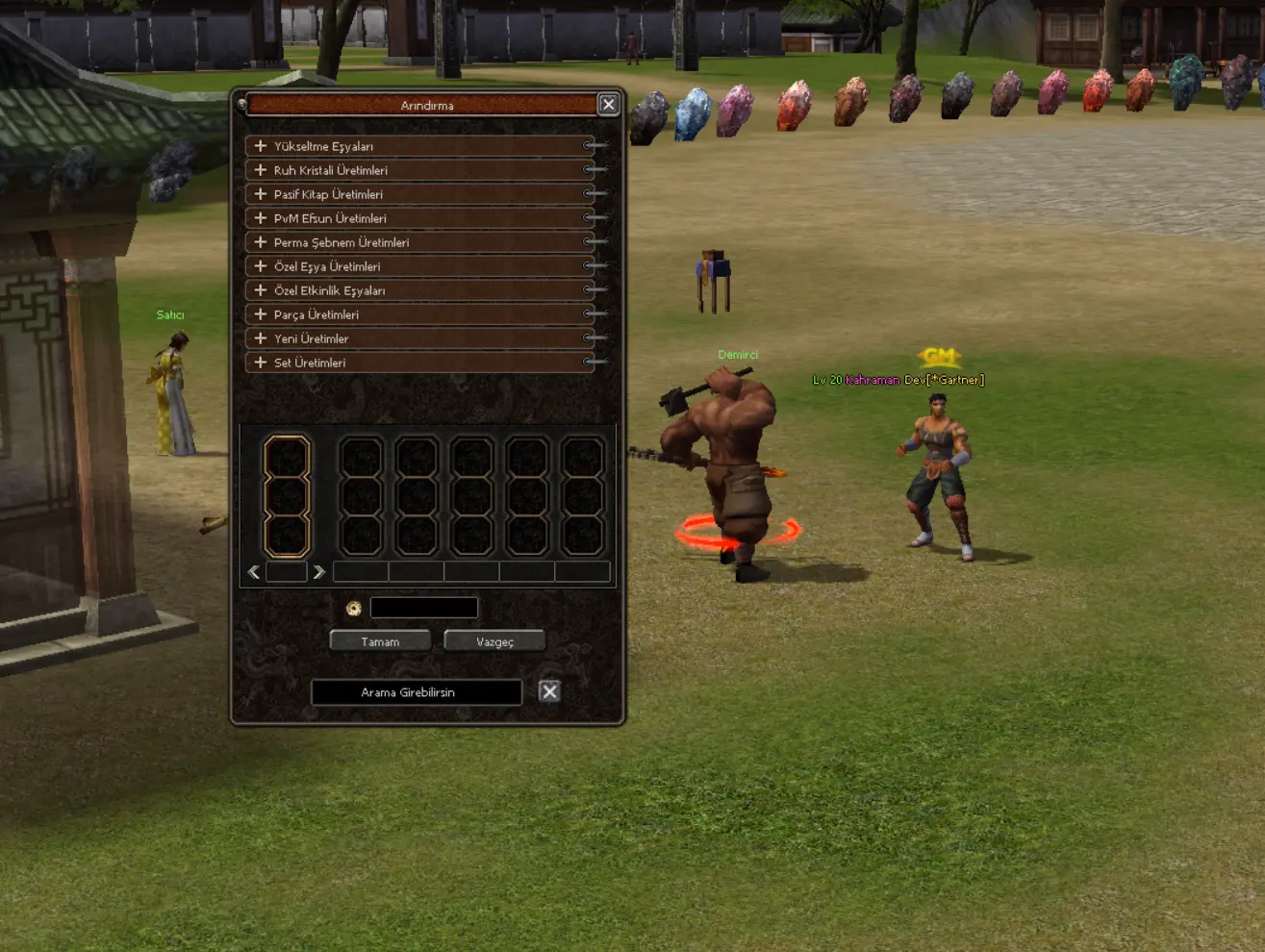Clear the search with the X button

[549, 691]
